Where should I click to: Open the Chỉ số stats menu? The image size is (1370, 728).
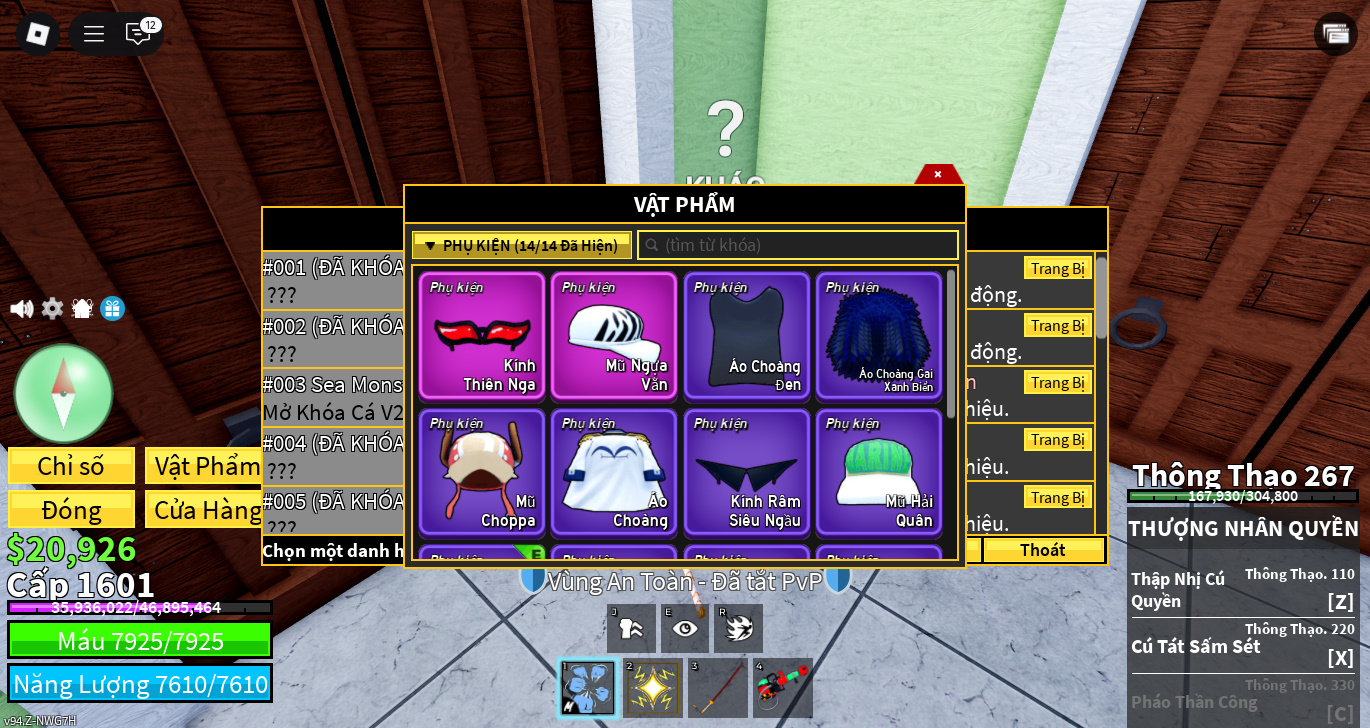[71, 466]
